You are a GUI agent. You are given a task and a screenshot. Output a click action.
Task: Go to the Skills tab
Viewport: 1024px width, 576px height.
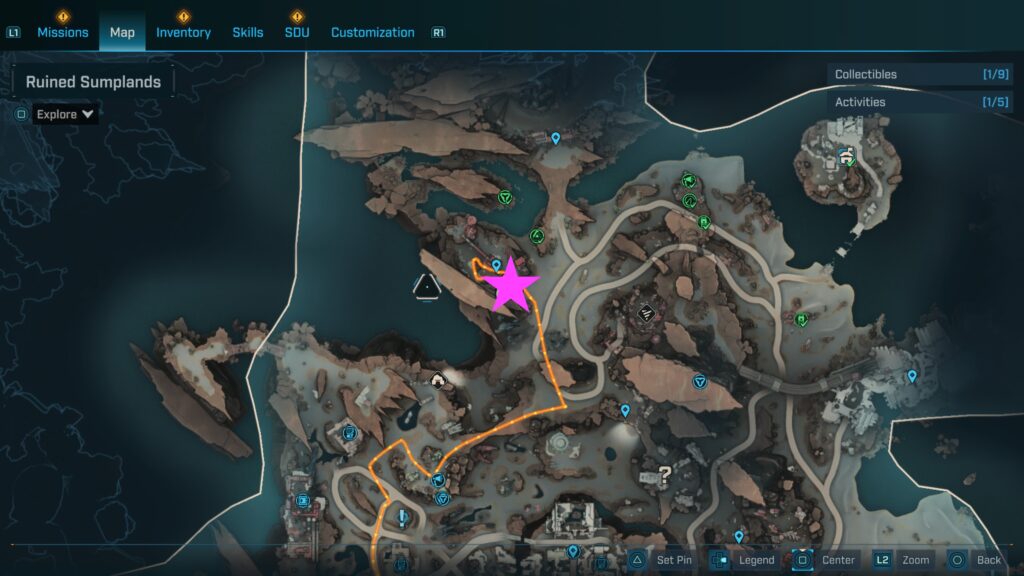click(x=248, y=32)
